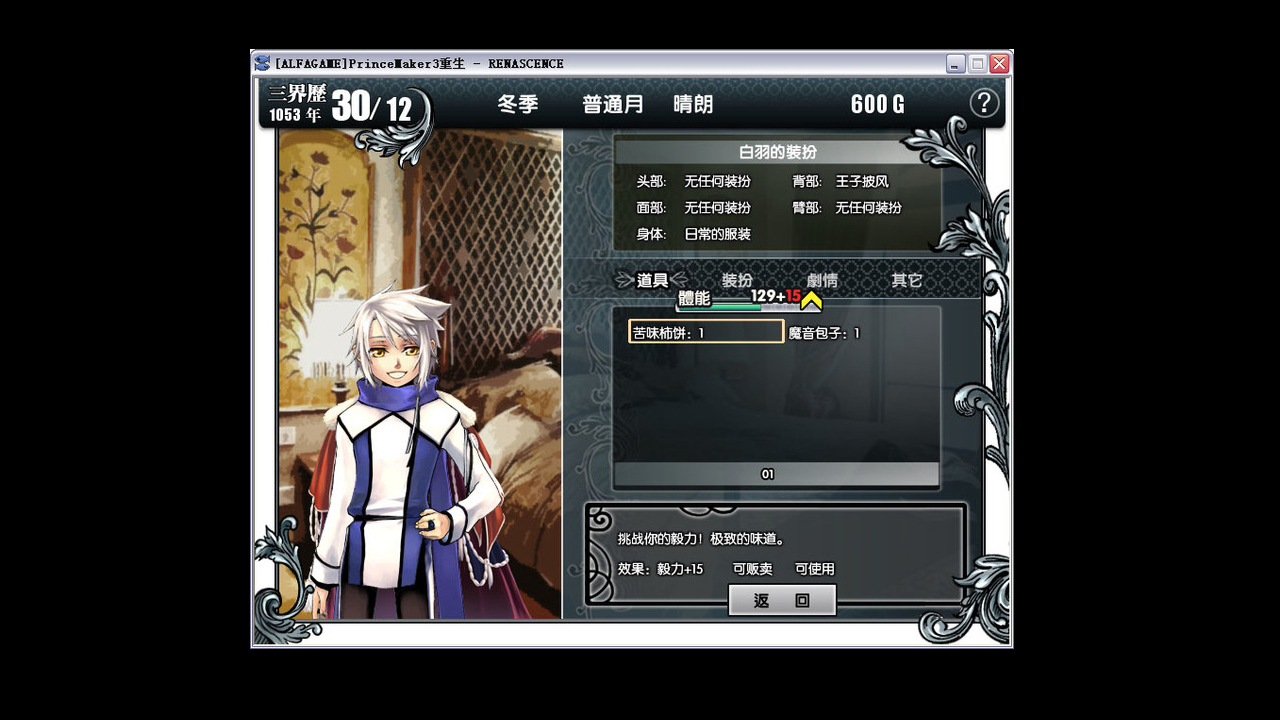Open the help question mark icon
1280x720 pixels.
click(x=984, y=103)
